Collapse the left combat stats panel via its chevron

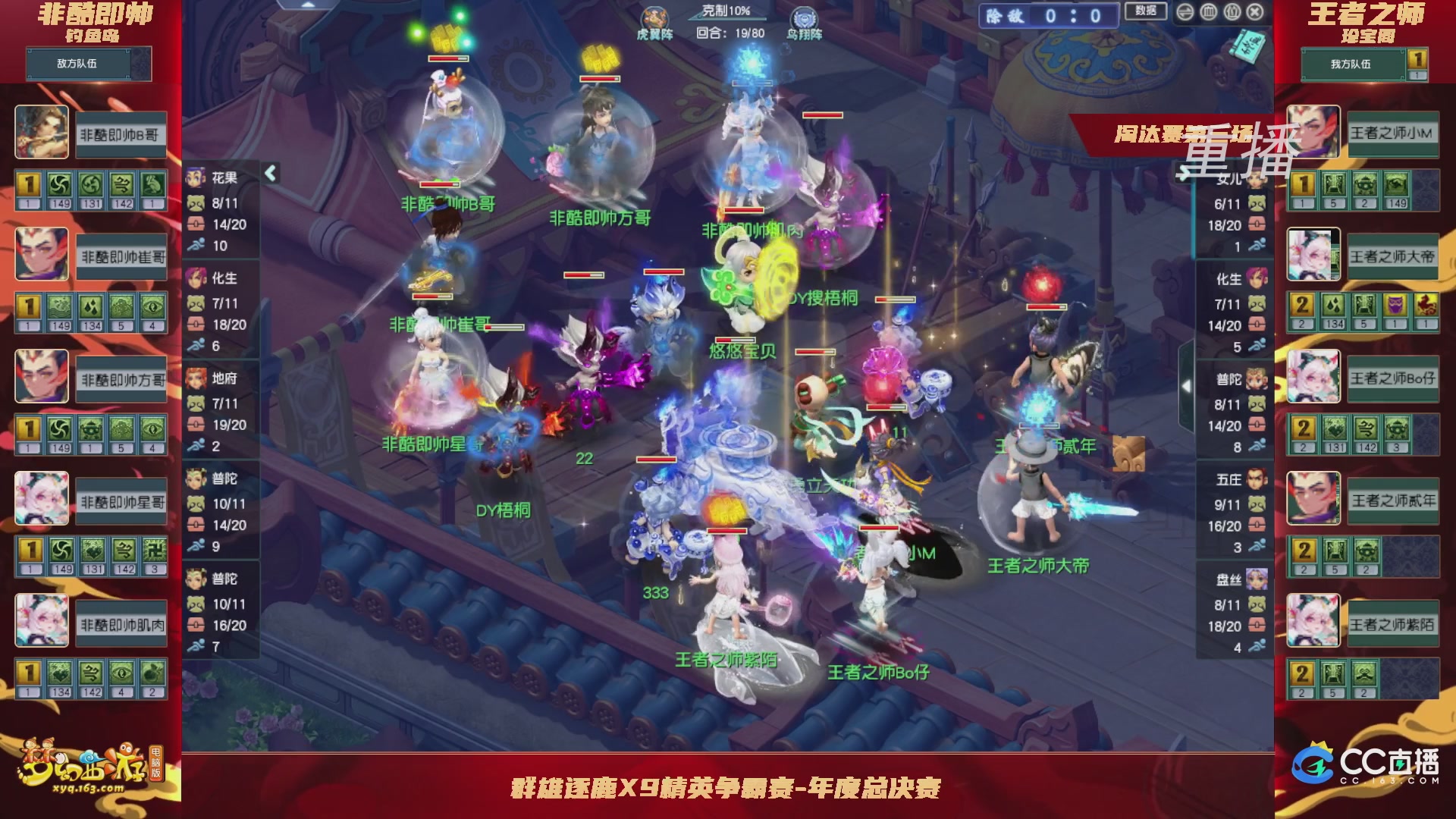[x=269, y=173]
